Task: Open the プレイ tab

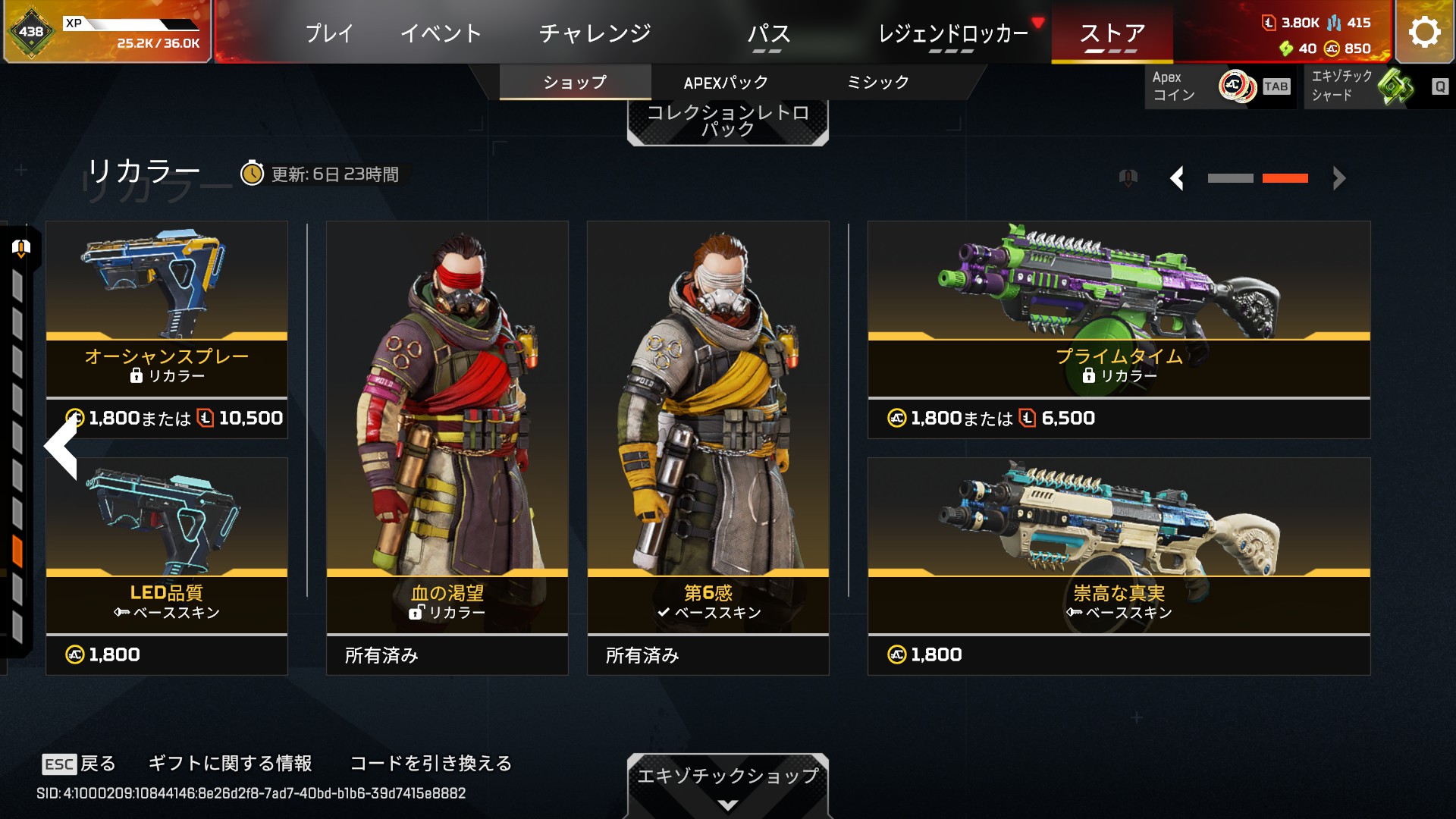Action: pos(329,33)
